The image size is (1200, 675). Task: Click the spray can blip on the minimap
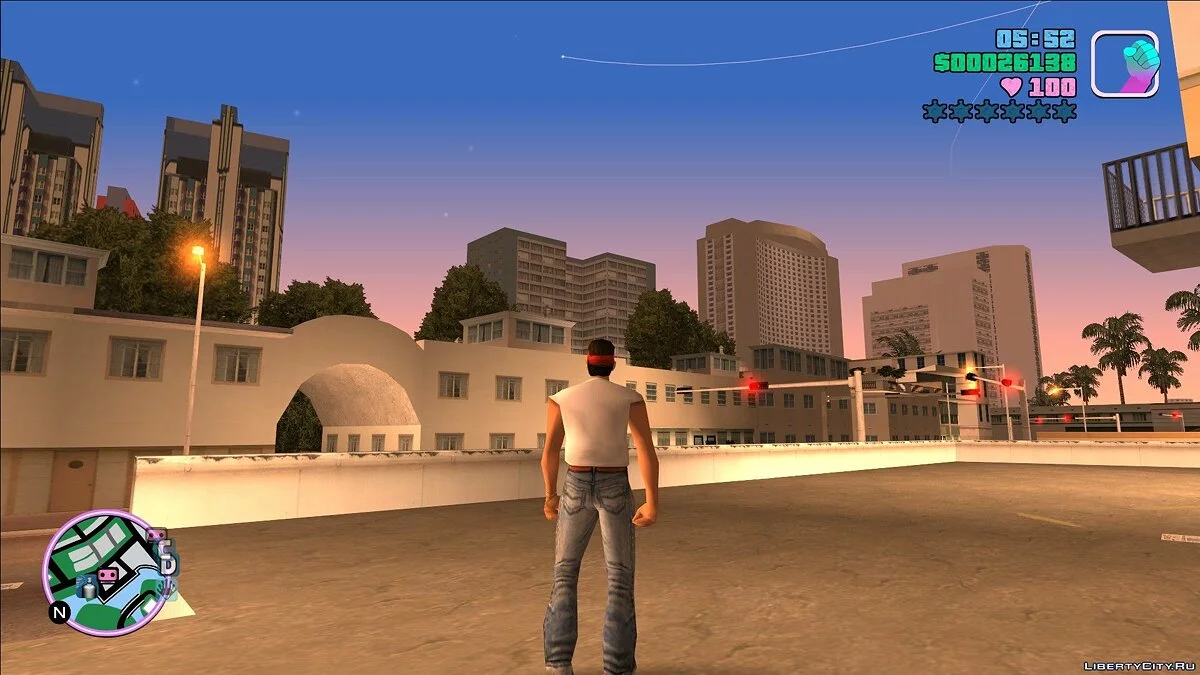[87, 588]
